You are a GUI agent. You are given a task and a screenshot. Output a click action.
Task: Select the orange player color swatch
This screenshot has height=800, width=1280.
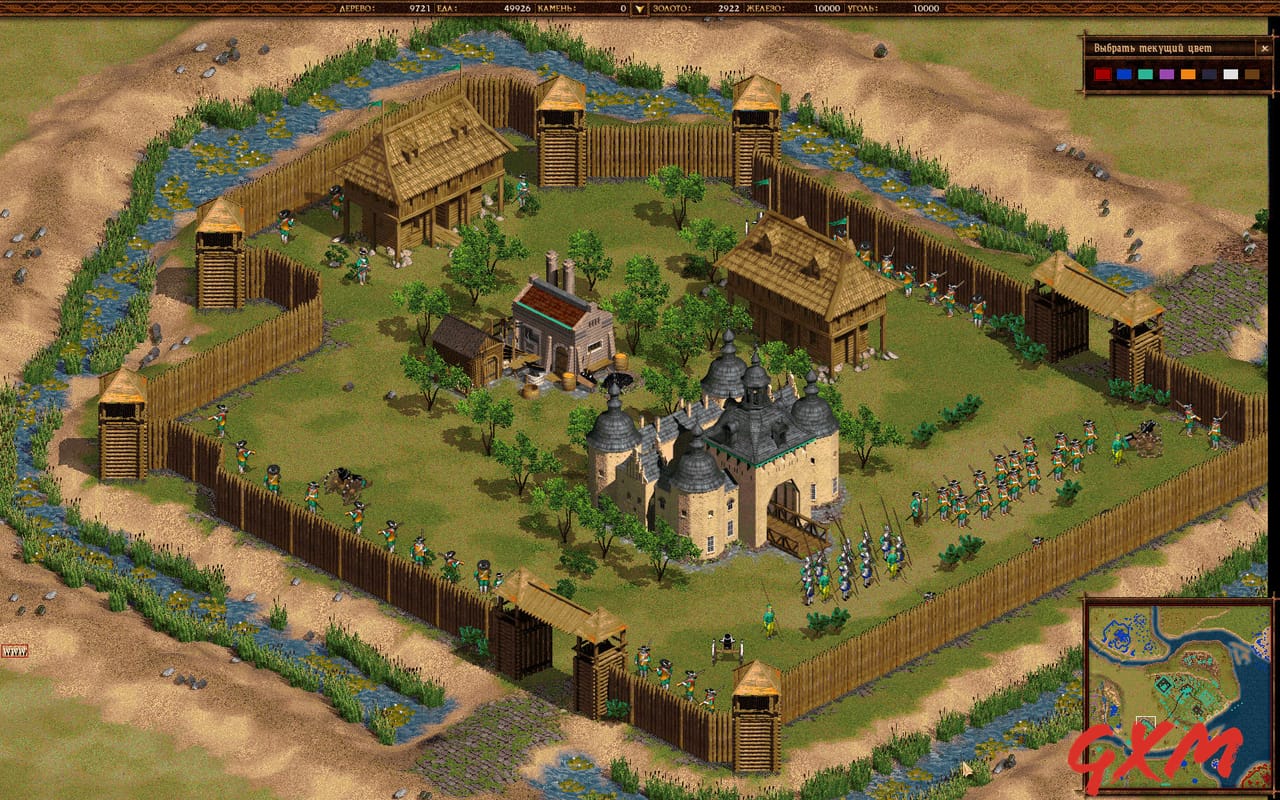tap(1188, 74)
